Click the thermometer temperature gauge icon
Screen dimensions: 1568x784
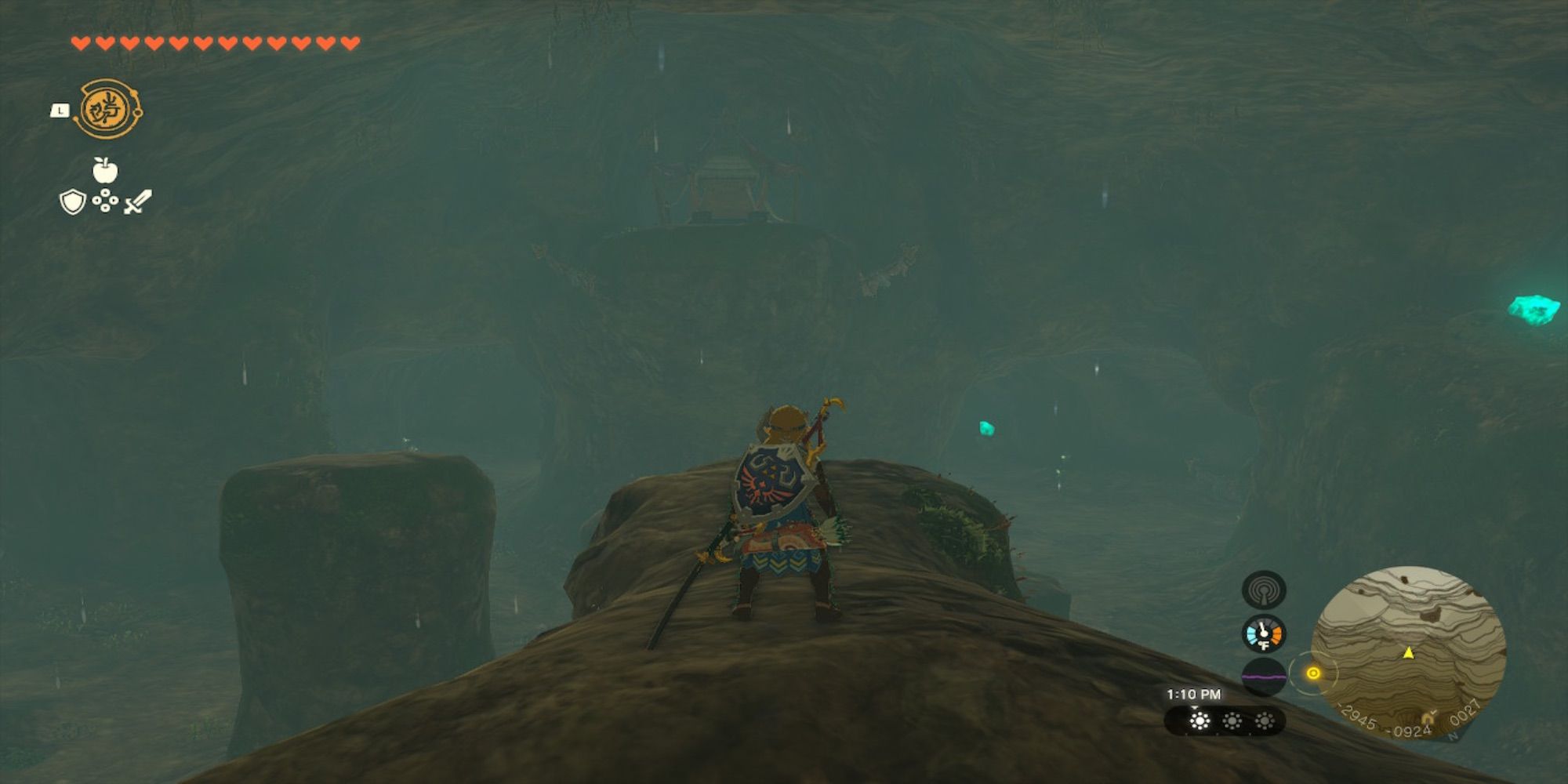1263,633
